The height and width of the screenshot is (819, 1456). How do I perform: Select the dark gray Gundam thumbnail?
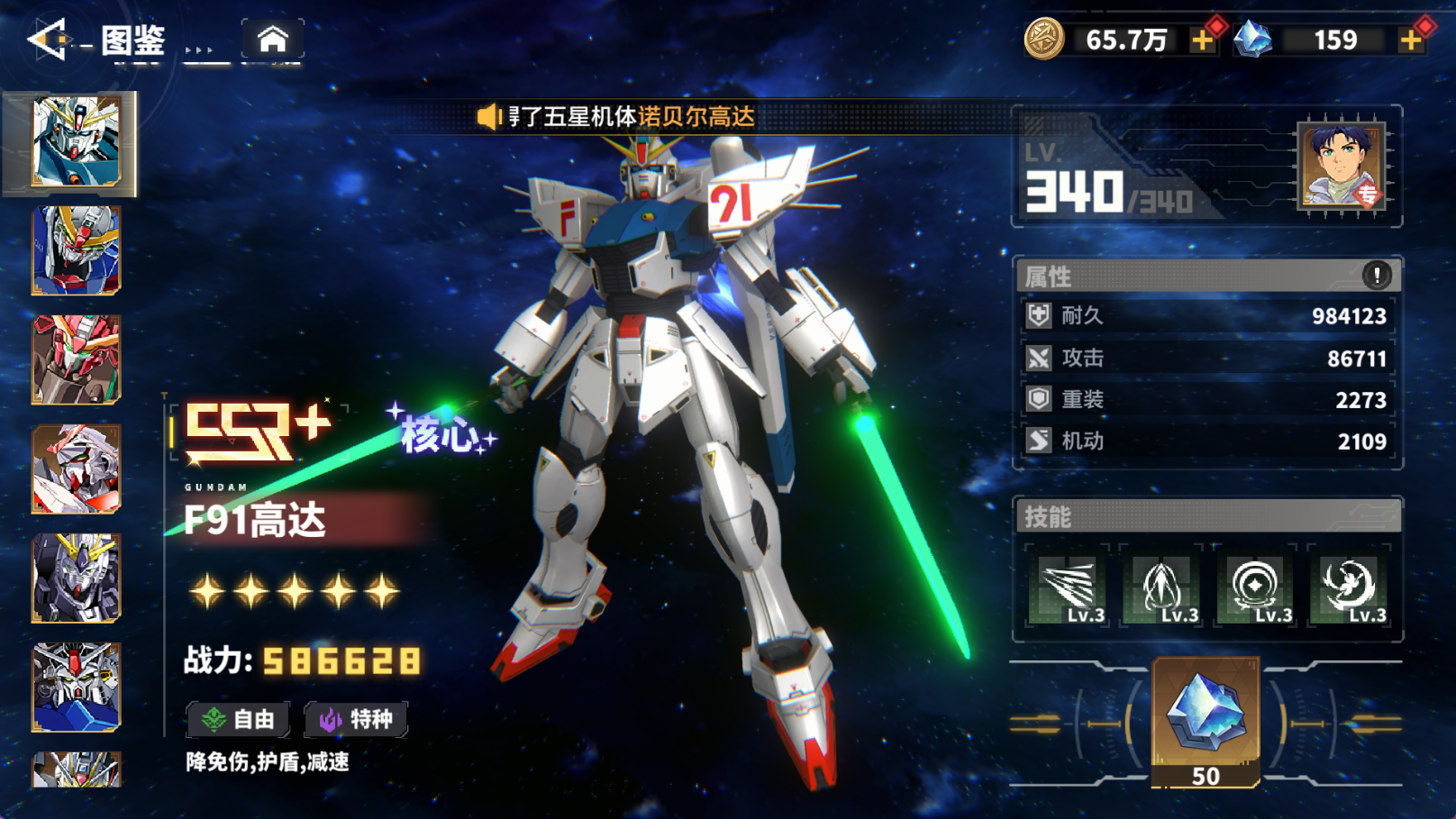point(77,578)
